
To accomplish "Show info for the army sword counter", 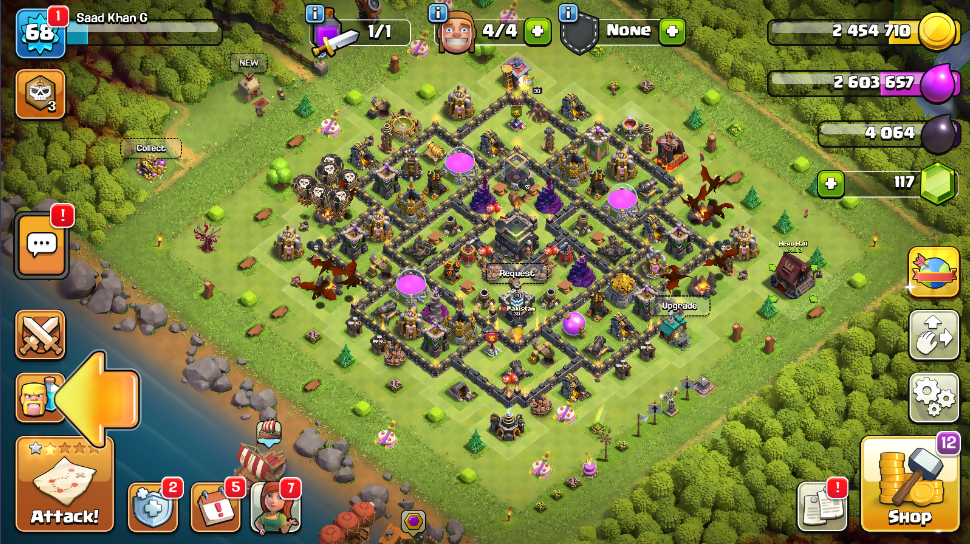I will [316, 13].
